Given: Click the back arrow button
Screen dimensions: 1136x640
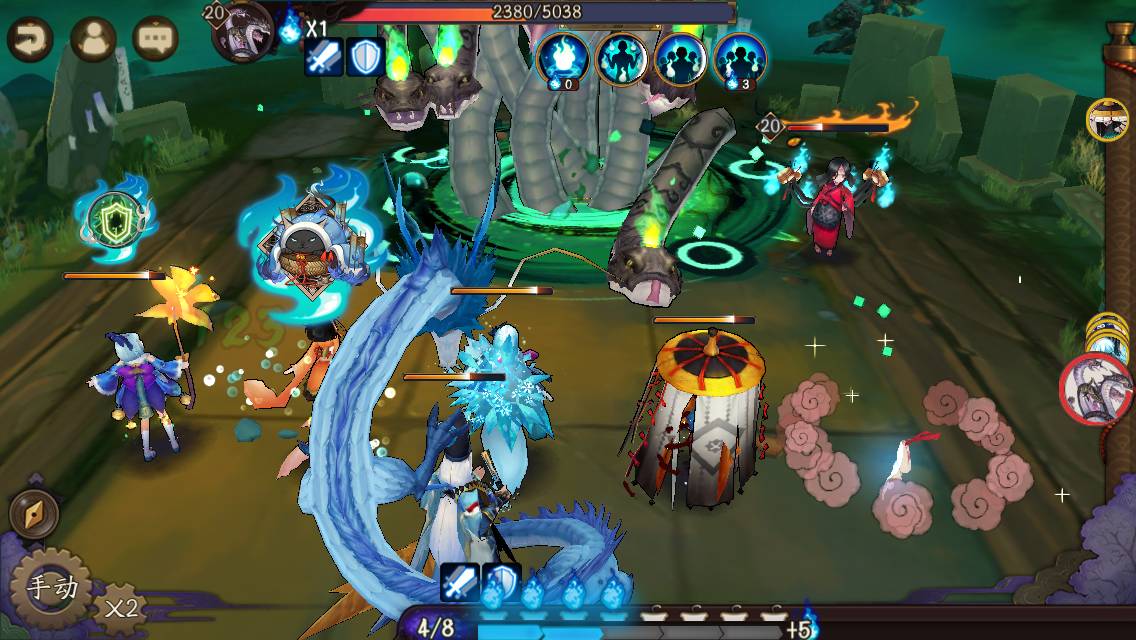Looking at the screenshot, I should pyautogui.click(x=30, y=40).
